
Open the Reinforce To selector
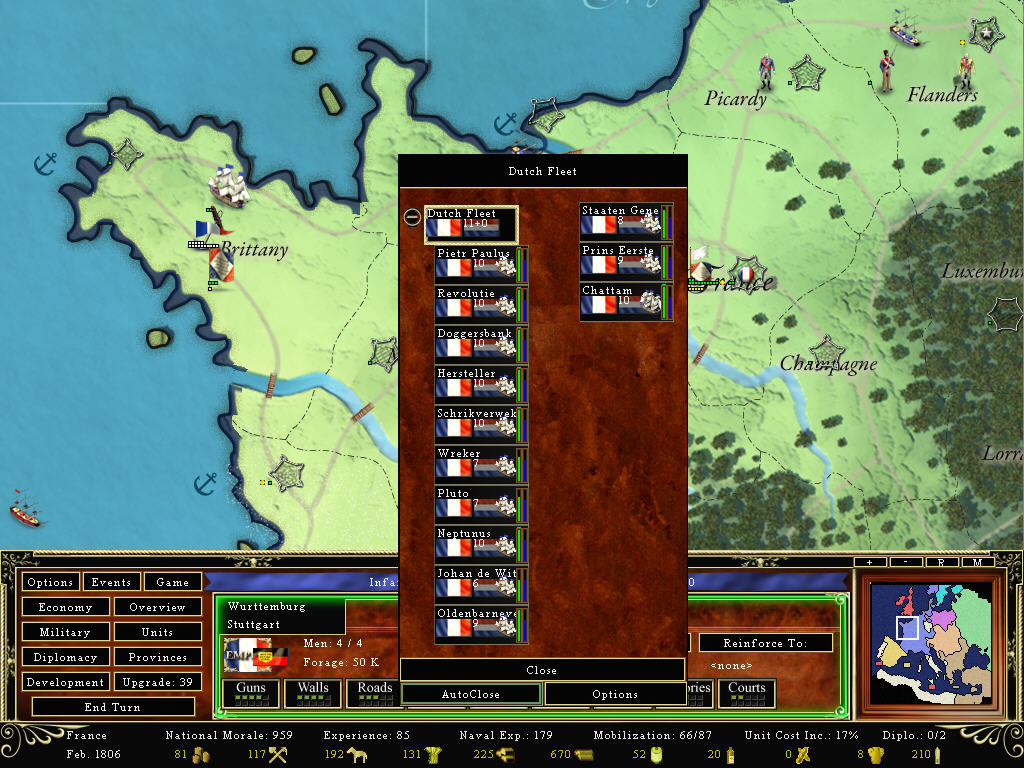pos(765,643)
